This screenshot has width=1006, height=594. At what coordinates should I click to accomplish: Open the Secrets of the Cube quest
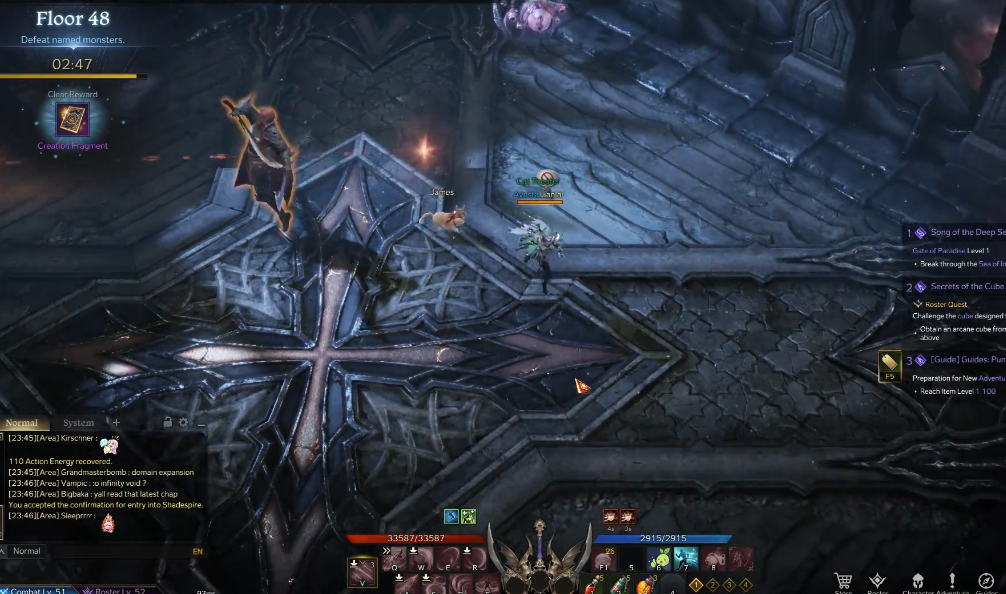(966, 286)
